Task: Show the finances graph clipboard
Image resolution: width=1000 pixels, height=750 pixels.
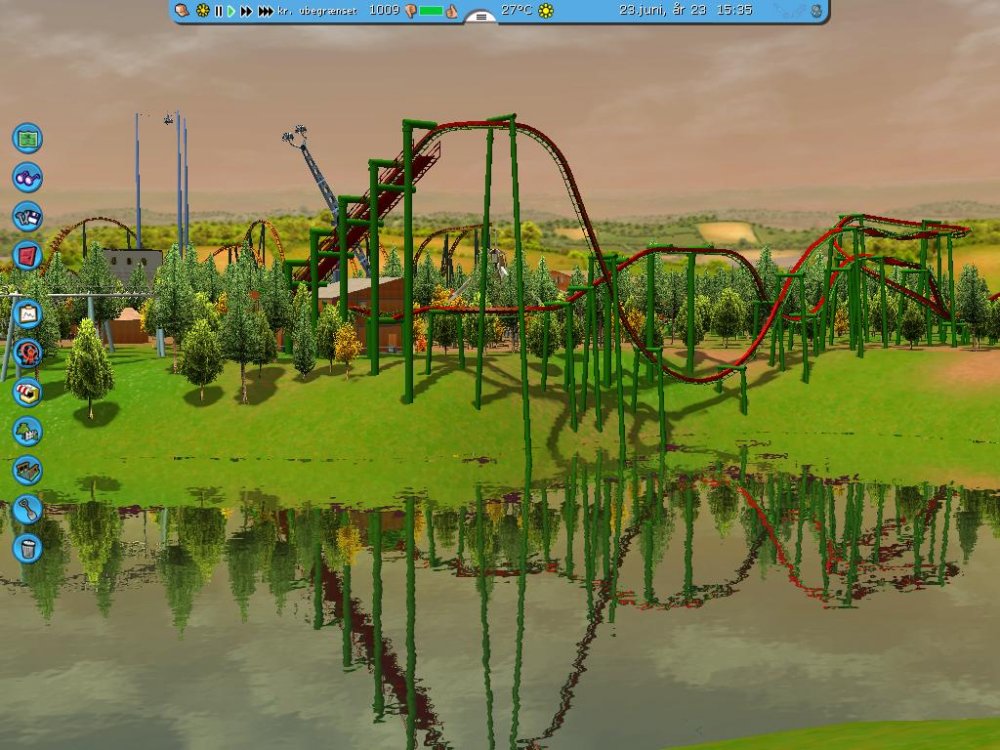Action: [27, 315]
